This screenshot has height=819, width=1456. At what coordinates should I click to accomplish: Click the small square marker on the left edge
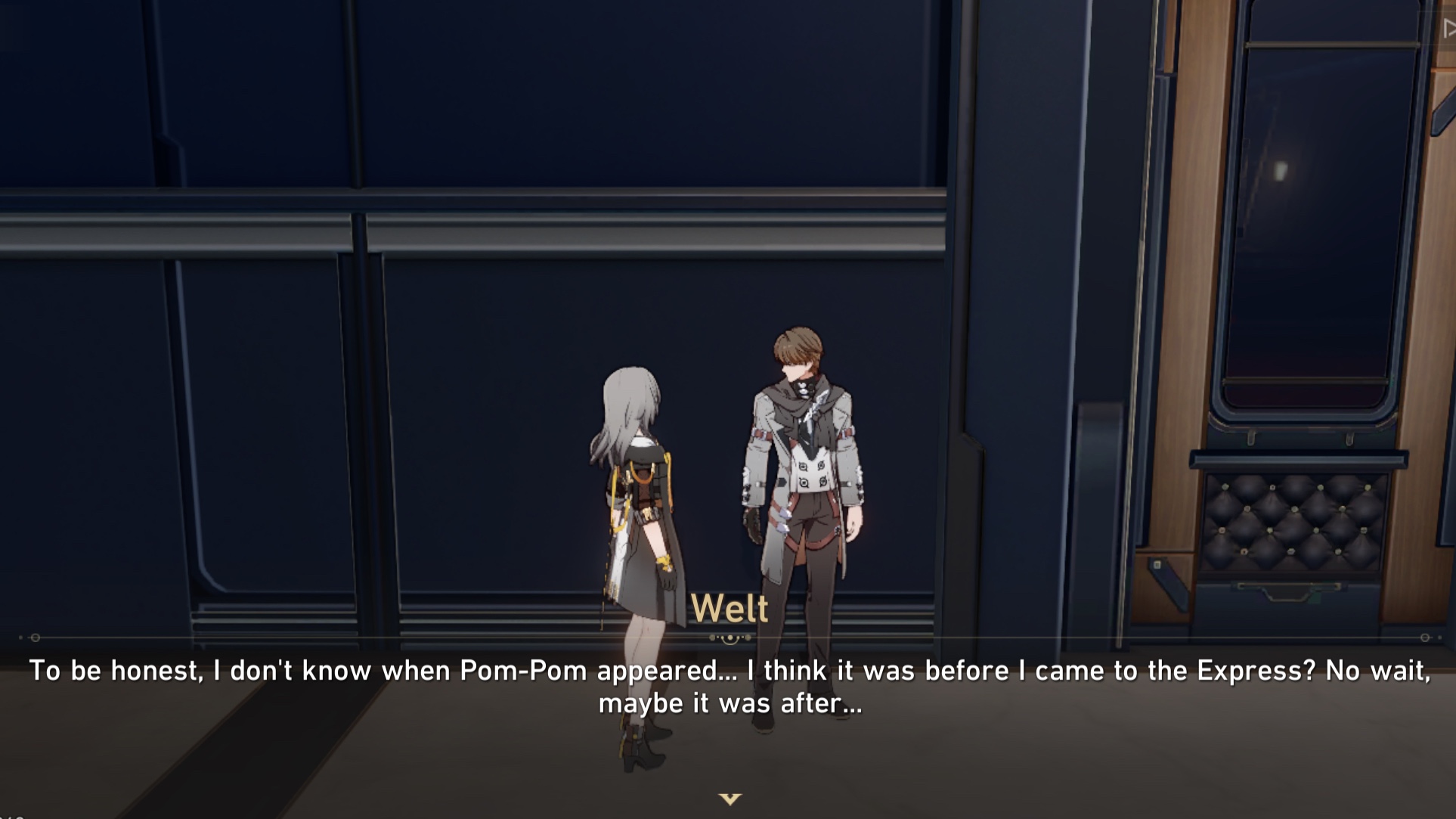point(20,637)
